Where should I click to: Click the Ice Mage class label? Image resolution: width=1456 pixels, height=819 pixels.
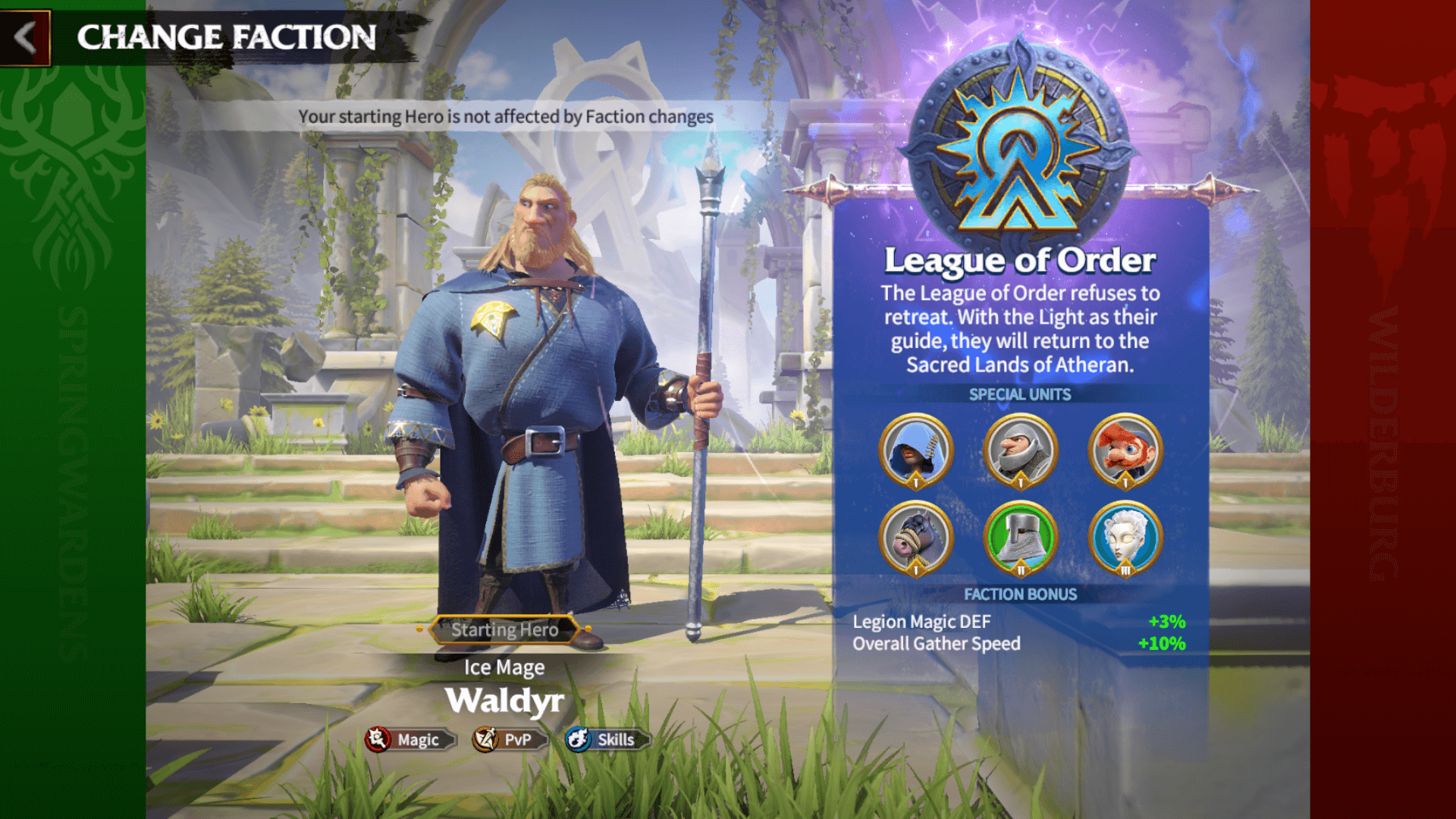click(x=504, y=667)
